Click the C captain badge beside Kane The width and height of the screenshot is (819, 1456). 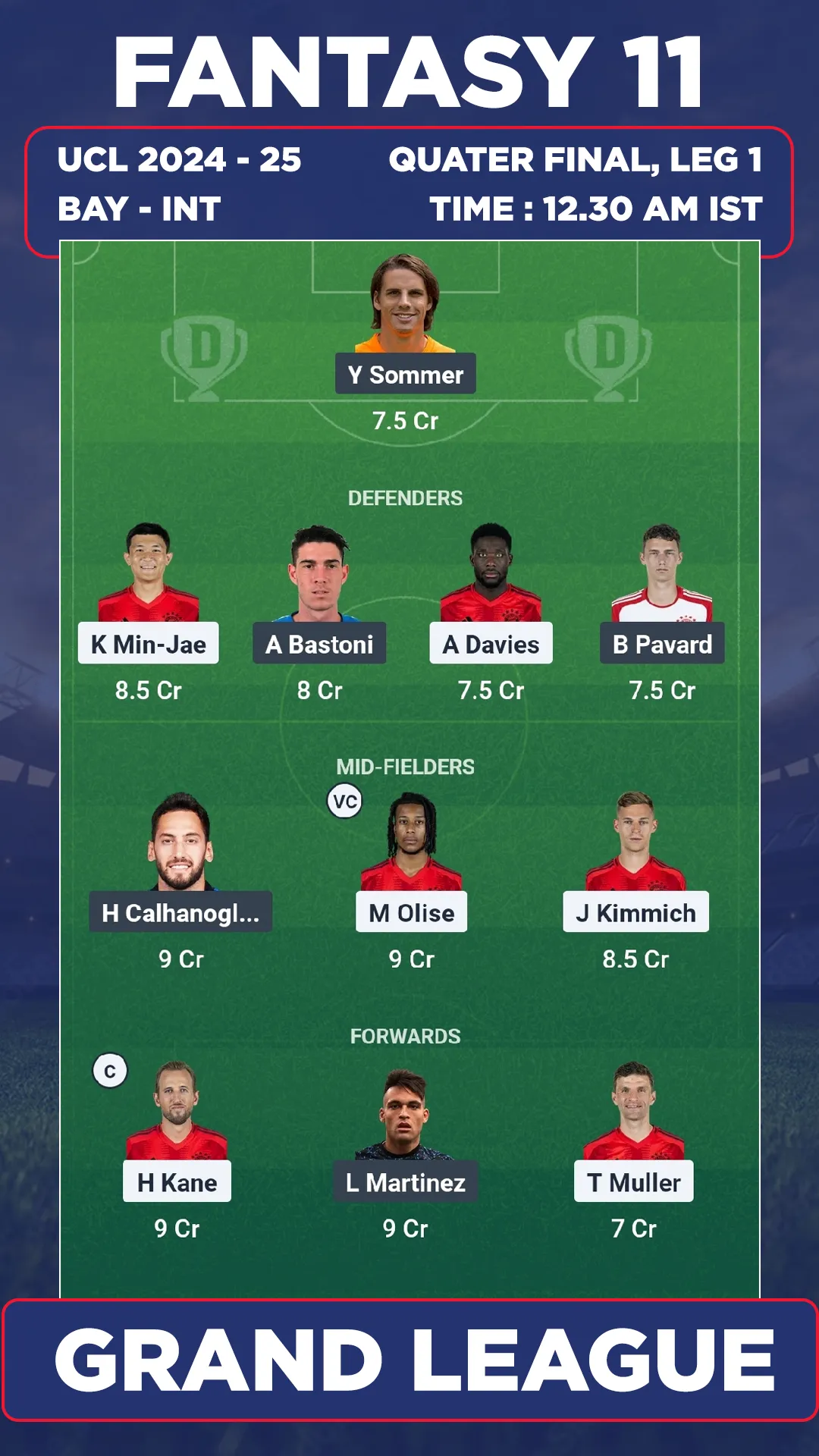110,1072
